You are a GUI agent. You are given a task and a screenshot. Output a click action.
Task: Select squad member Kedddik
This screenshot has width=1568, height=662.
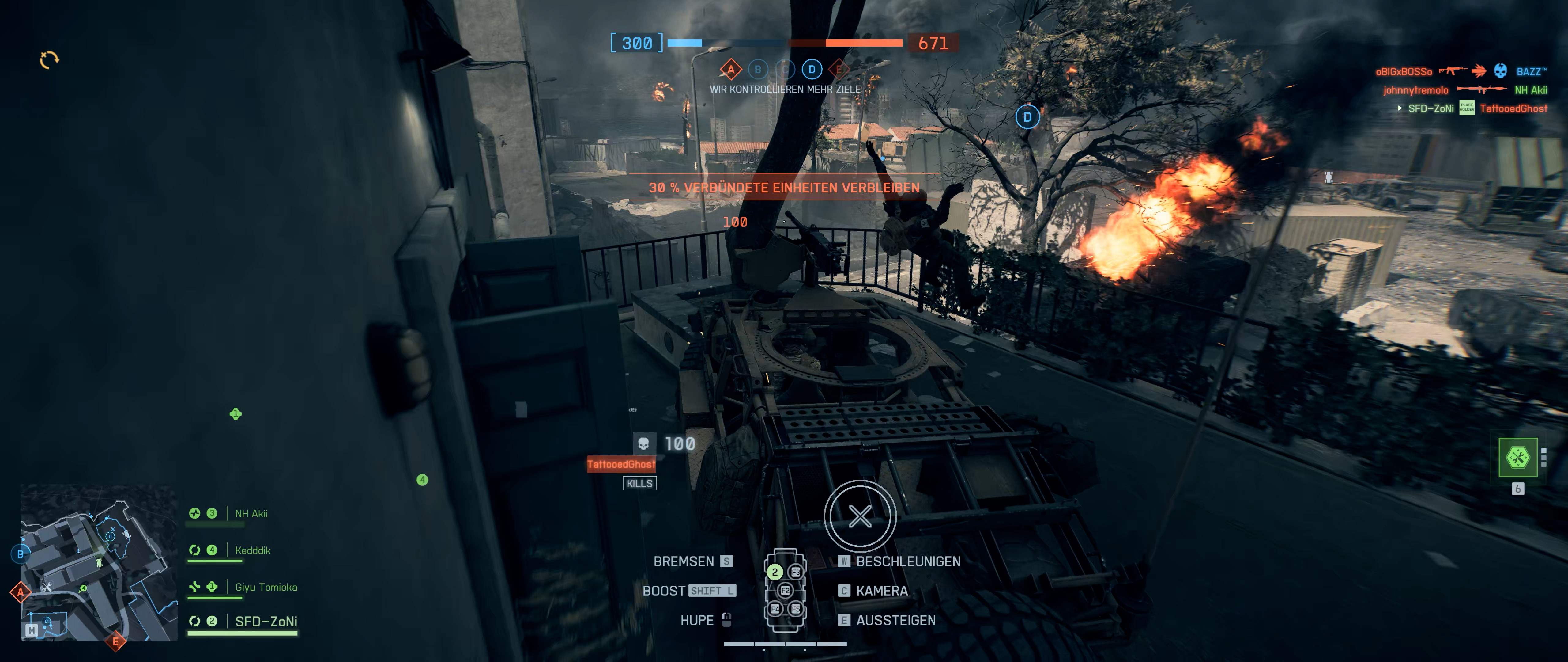point(252,550)
